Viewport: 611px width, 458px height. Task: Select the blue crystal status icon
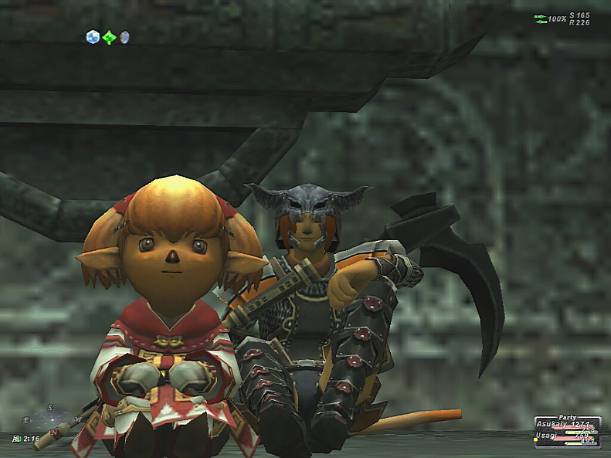(93, 37)
